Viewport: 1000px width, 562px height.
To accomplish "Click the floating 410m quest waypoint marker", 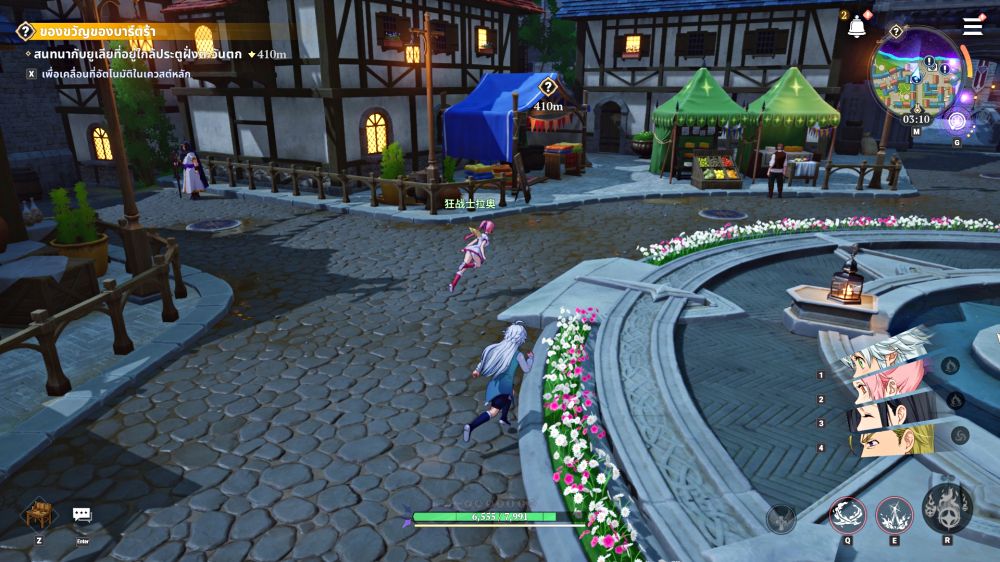I will tap(548, 89).
